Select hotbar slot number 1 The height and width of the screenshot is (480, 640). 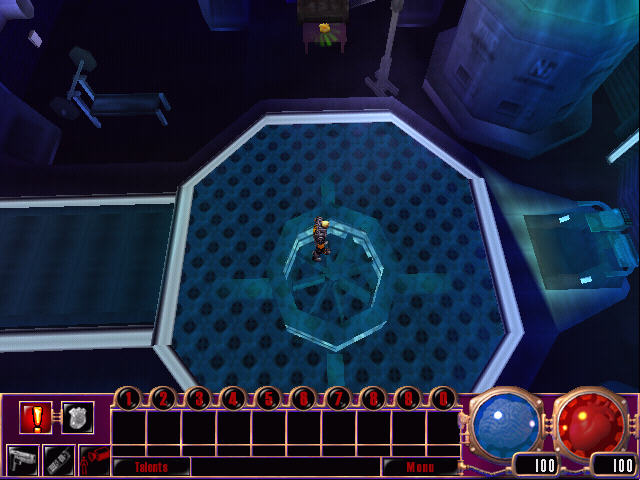128,399
